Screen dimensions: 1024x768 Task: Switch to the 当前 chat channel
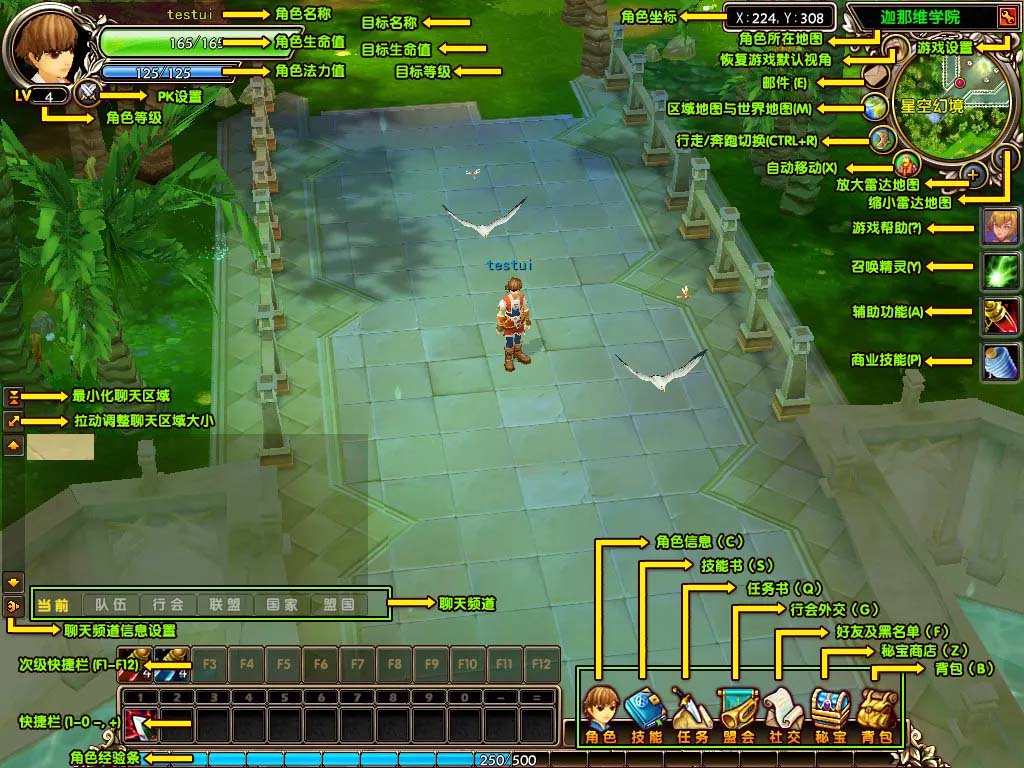tap(54, 605)
